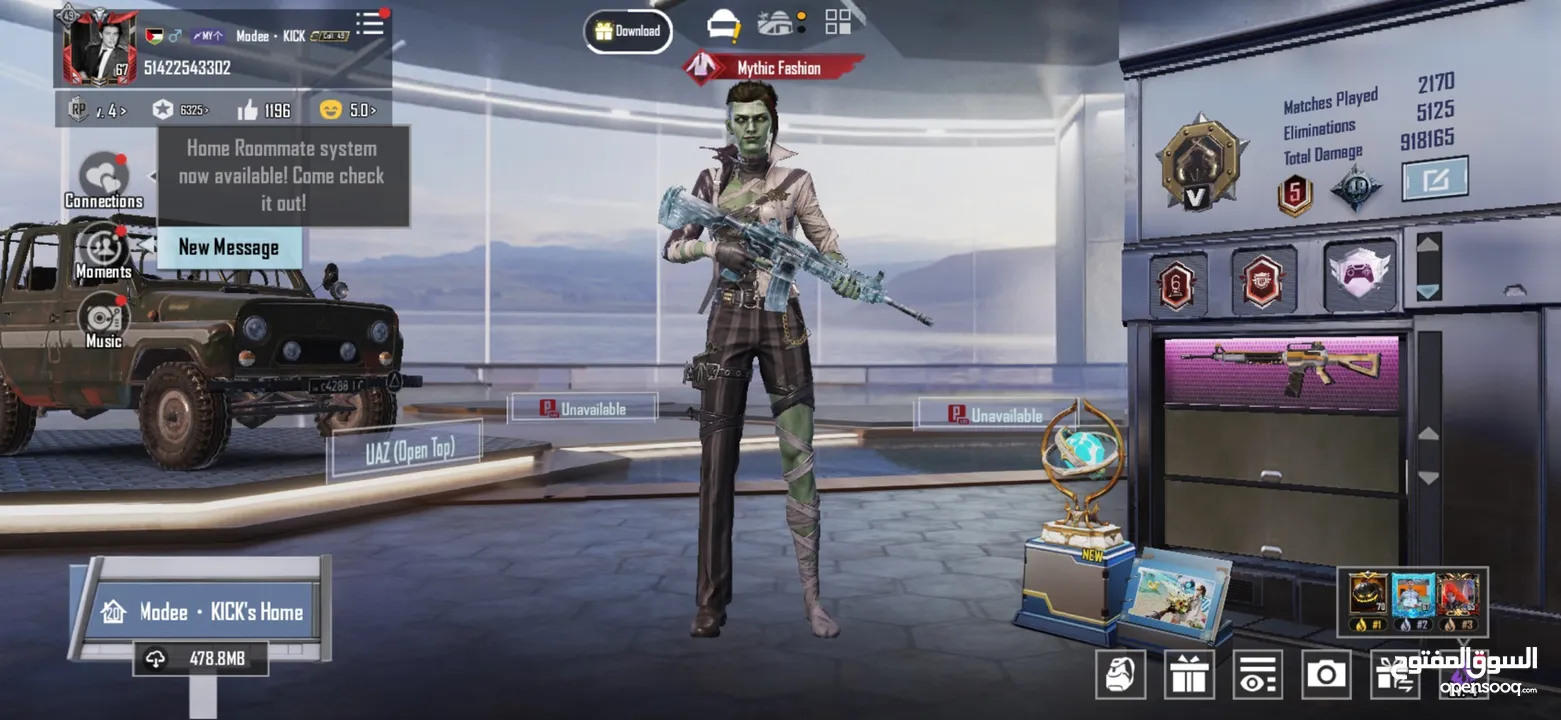
Task: Open the player avatar profile picture
Action: tap(100, 47)
